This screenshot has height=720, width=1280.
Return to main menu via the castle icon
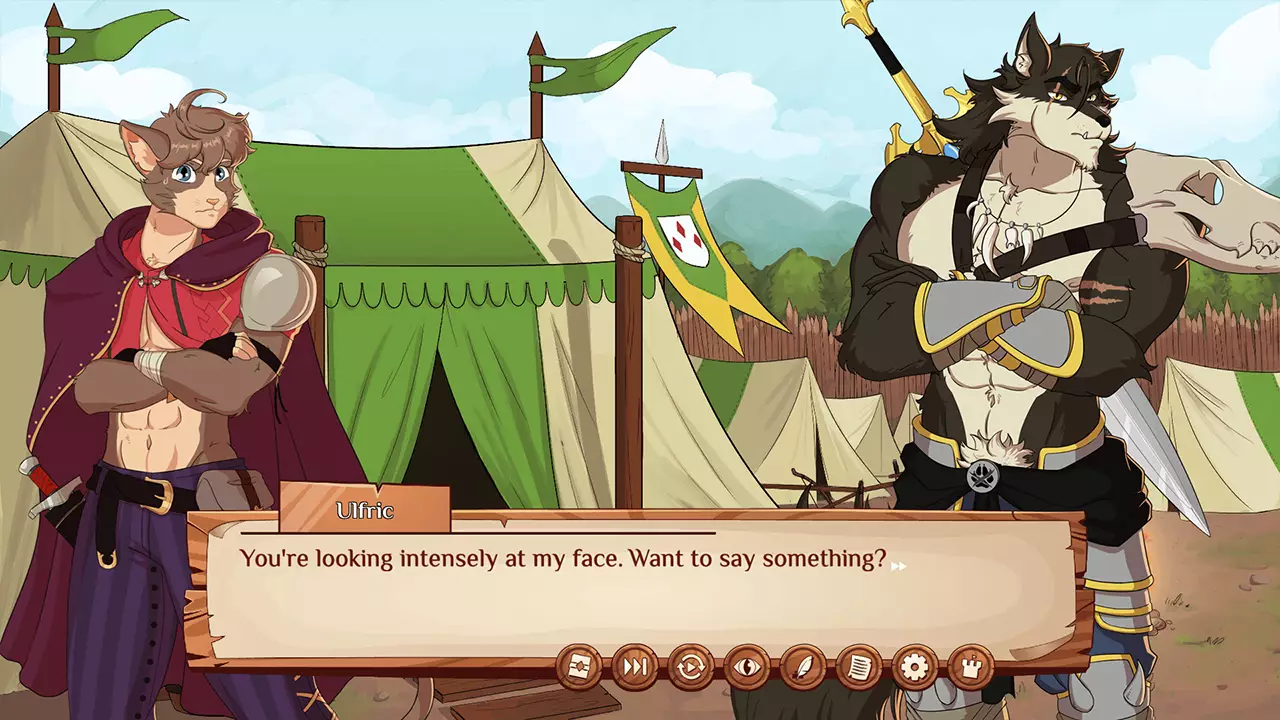[969, 665]
